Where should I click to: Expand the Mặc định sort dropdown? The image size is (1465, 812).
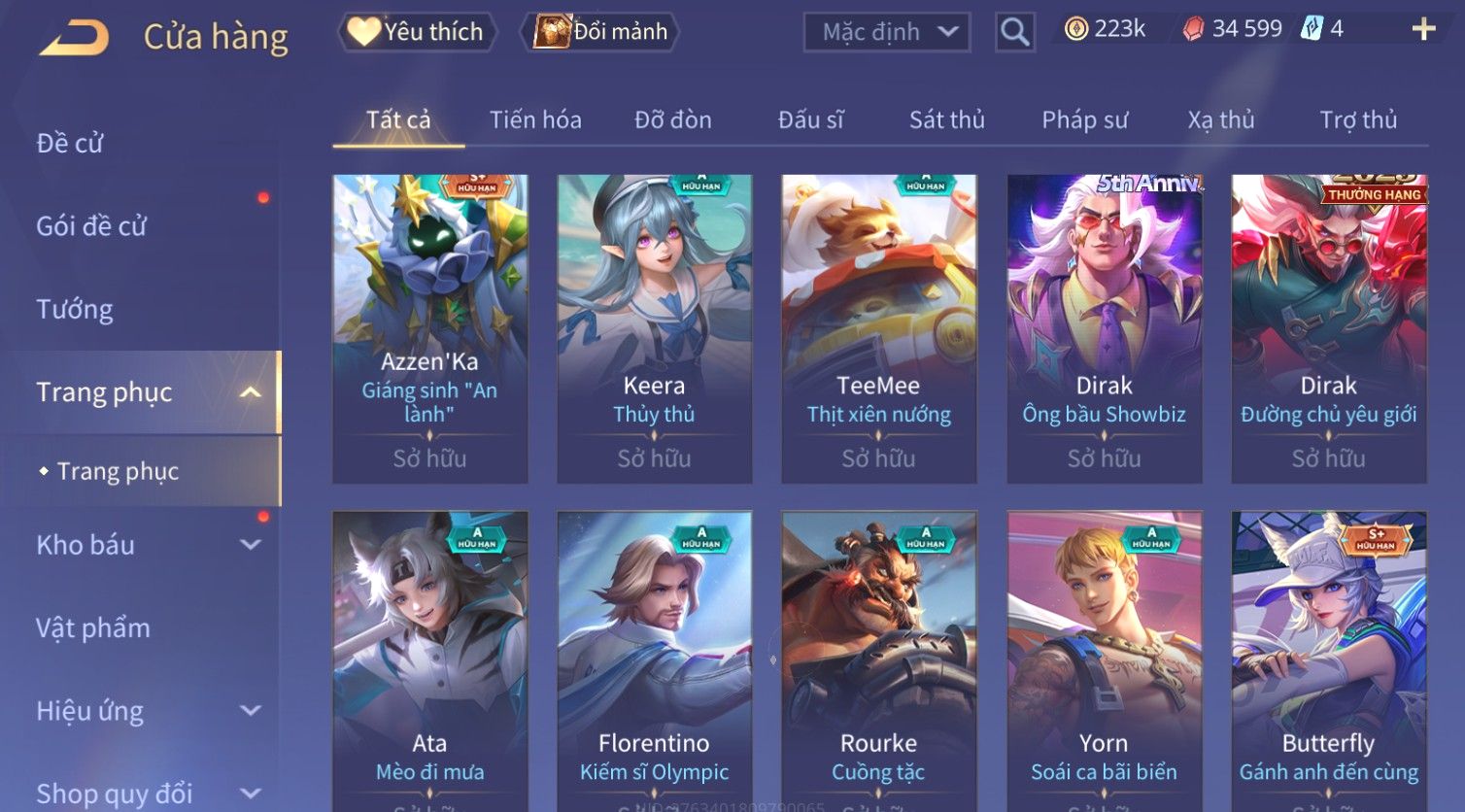click(886, 32)
